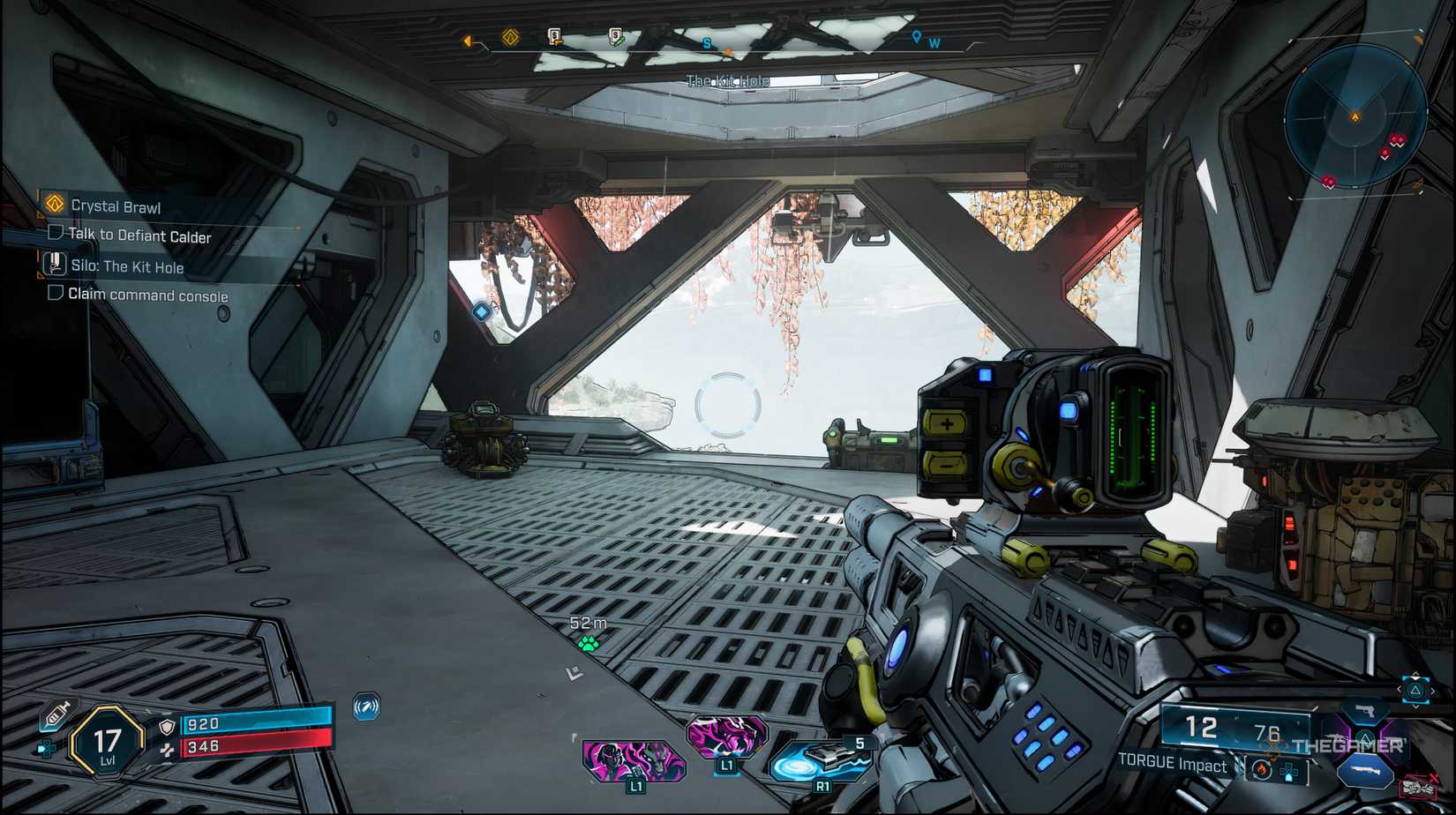Click the shield icon beside the 920 value
Screen dimensions: 1456x815
point(166,727)
